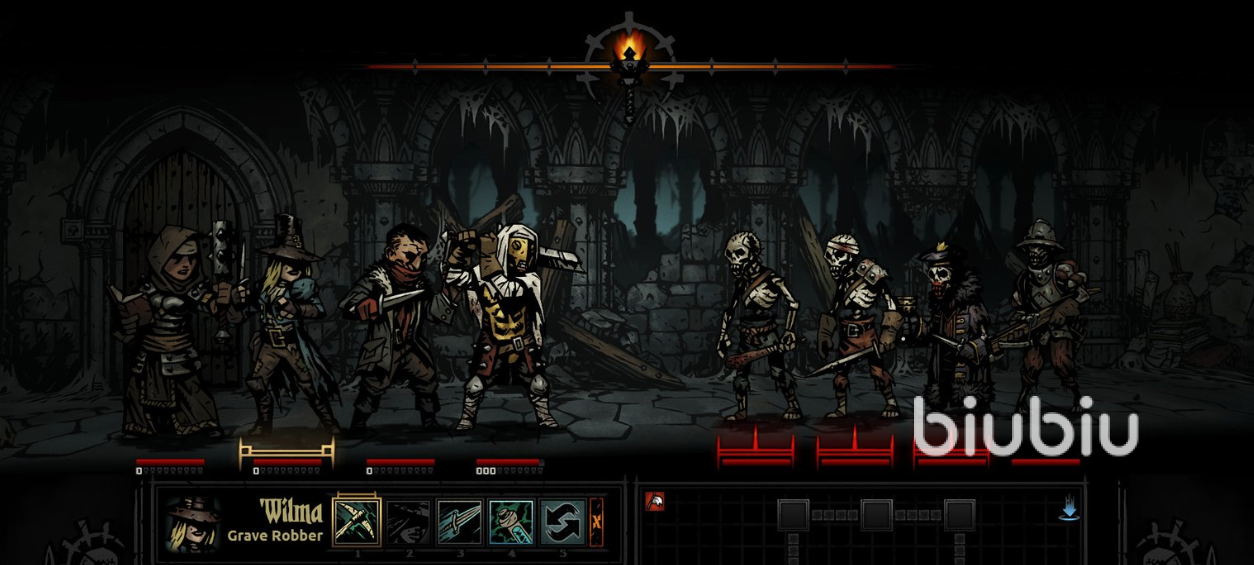This screenshot has width=1254, height=565.
Task: Choose the thrown dagger skill
Action: pos(459,522)
